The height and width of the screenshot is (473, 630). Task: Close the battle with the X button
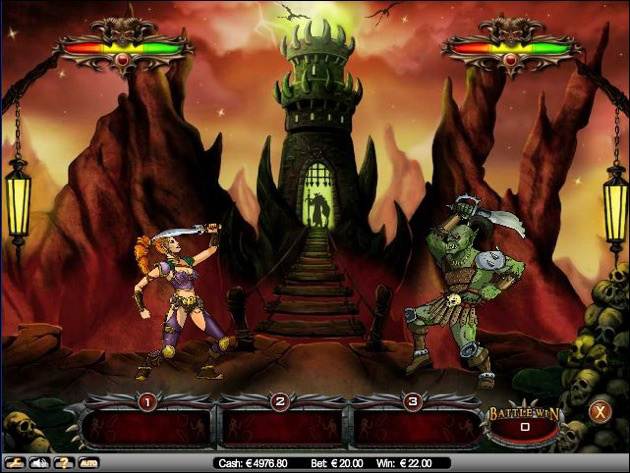click(599, 410)
